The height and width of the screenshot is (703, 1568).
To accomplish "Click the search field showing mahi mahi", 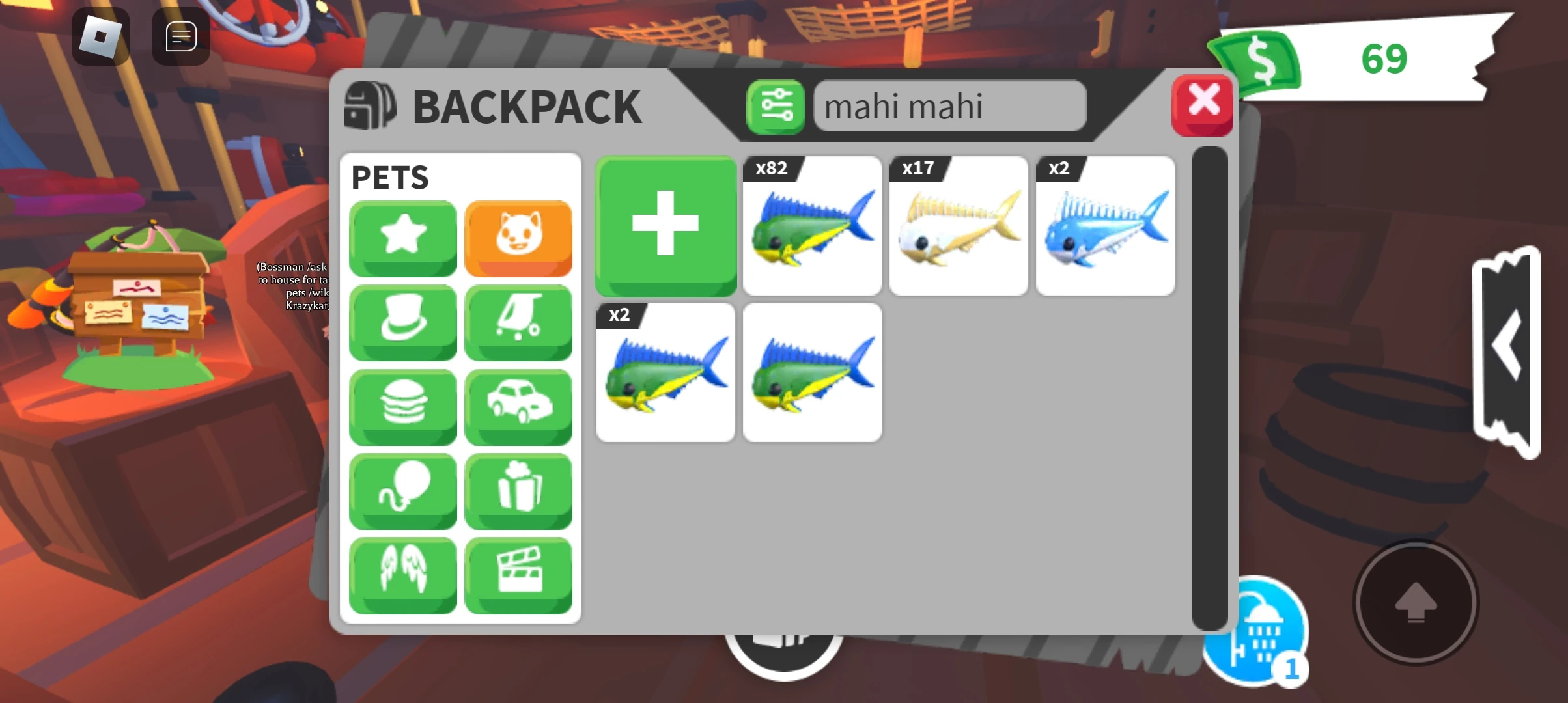I will pos(949,106).
